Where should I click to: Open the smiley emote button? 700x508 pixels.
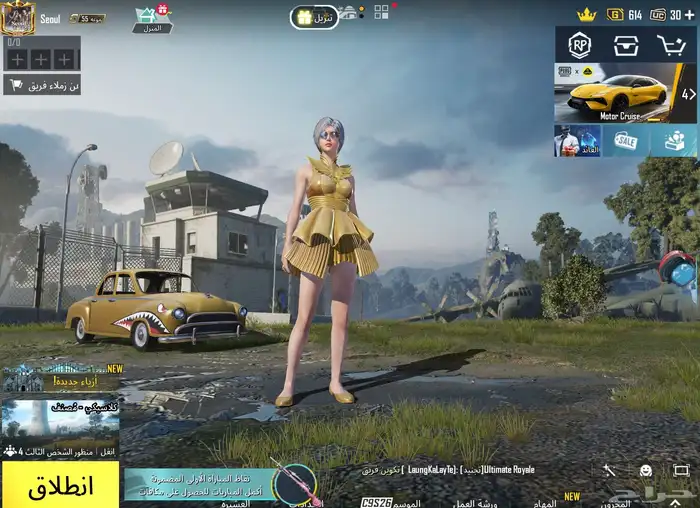pos(646,470)
